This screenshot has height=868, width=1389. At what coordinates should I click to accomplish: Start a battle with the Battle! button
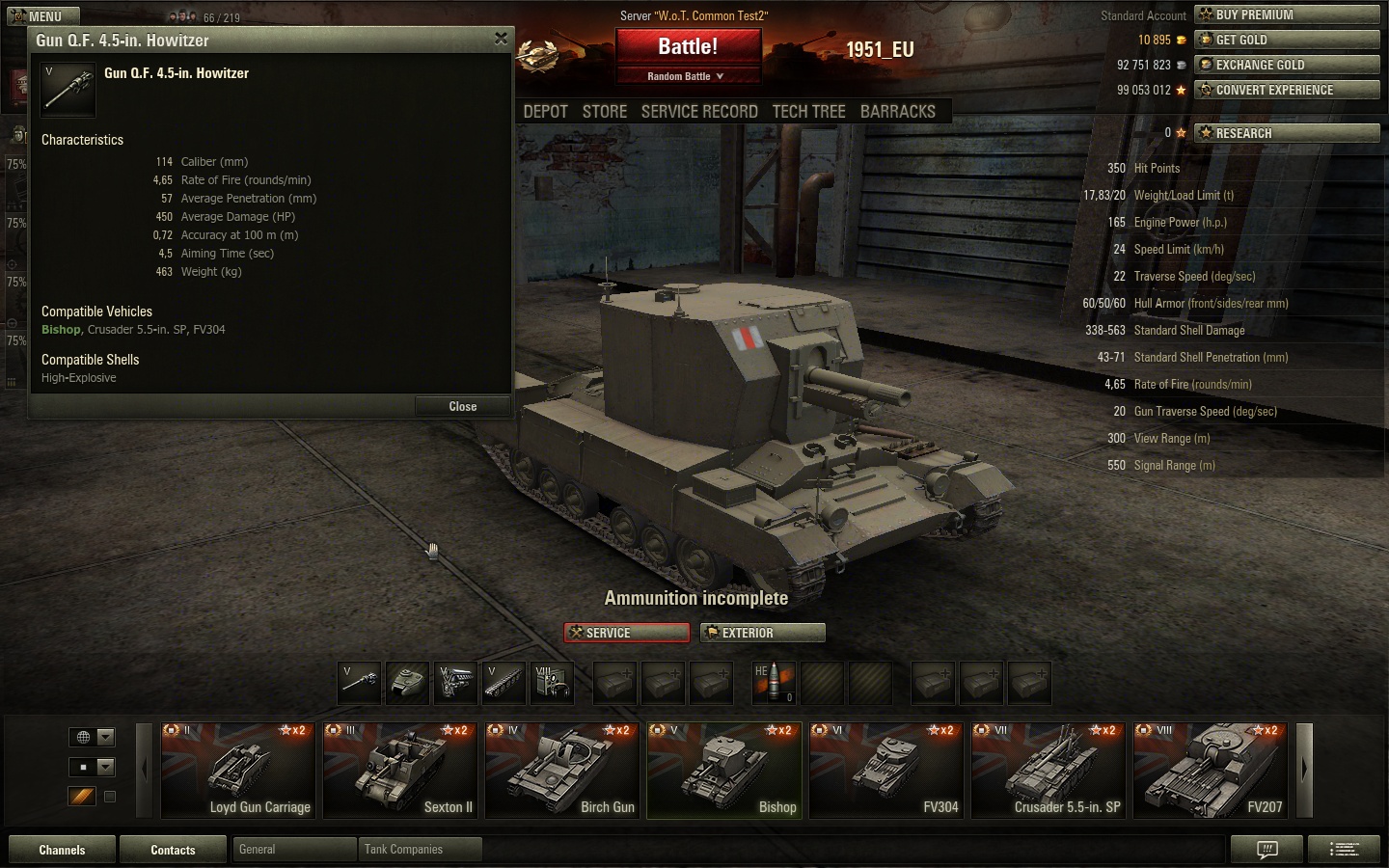click(x=688, y=46)
